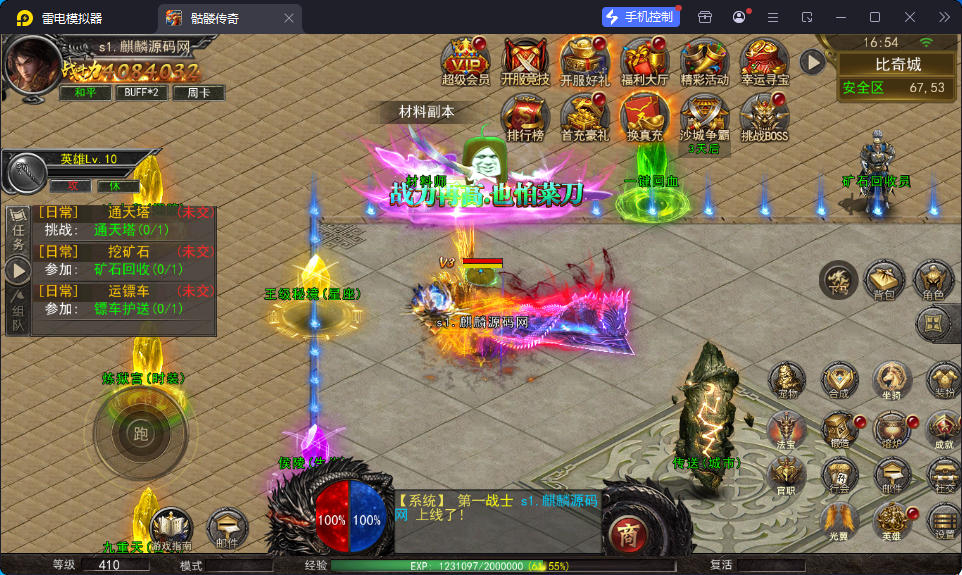Switch to the 组队 team tab

[x=18, y=317]
